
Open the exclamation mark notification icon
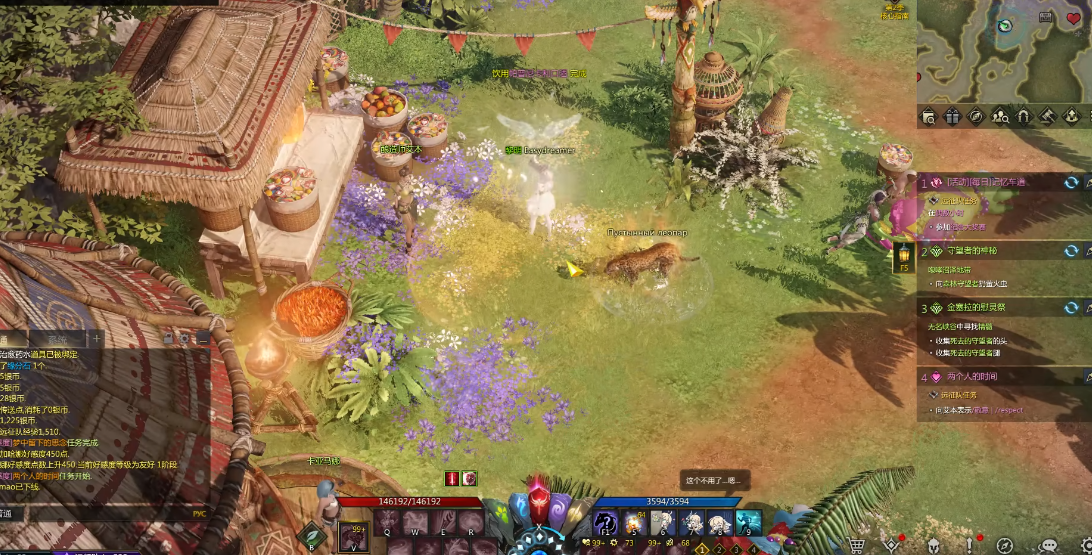(x=969, y=544)
